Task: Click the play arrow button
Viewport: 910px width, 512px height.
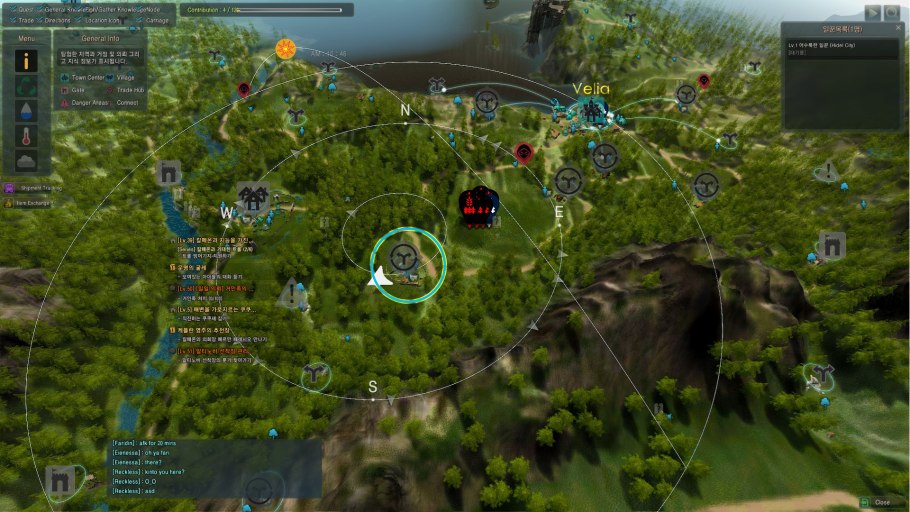Action: coord(873,12)
